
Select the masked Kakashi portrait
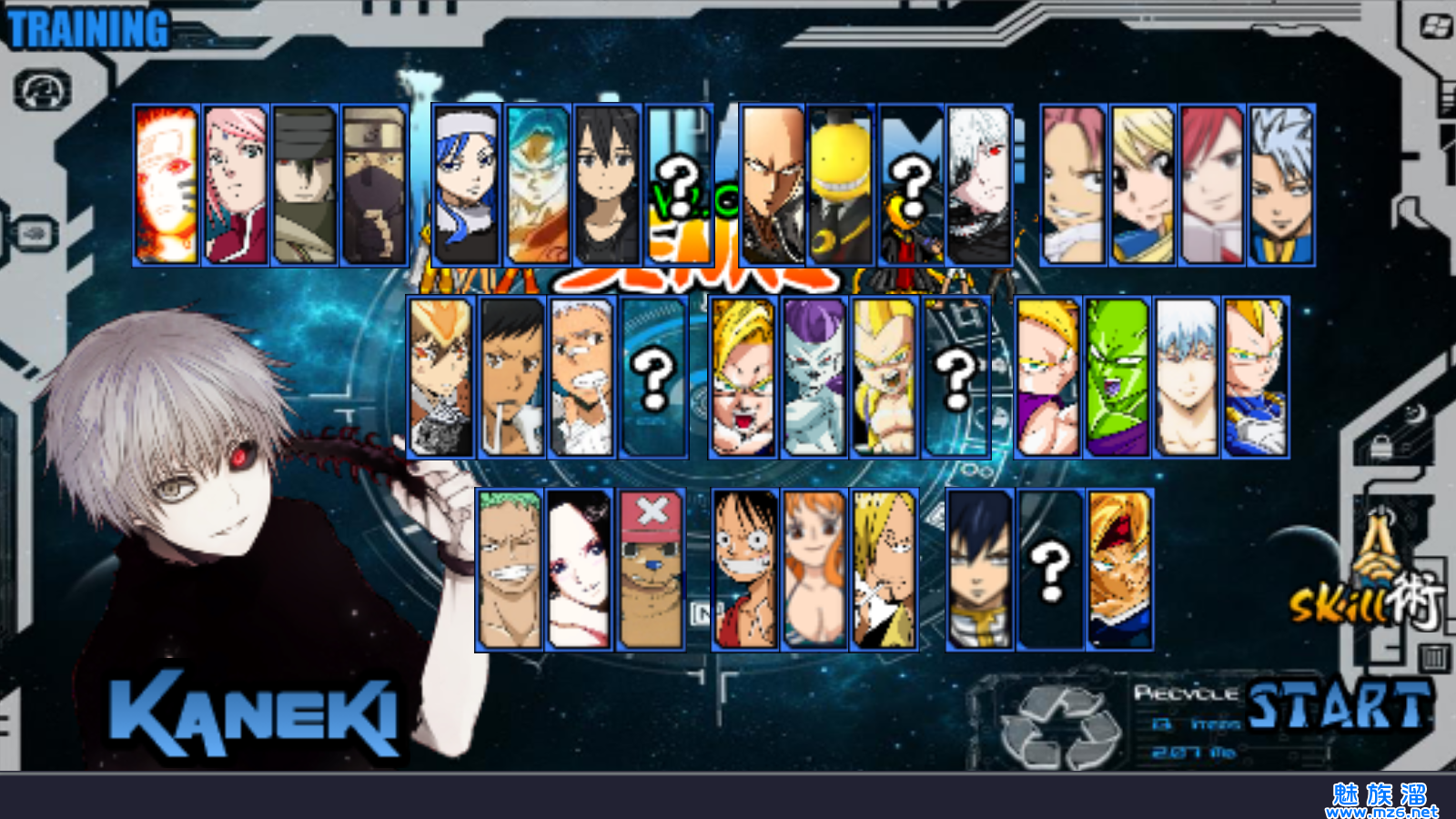374,185
